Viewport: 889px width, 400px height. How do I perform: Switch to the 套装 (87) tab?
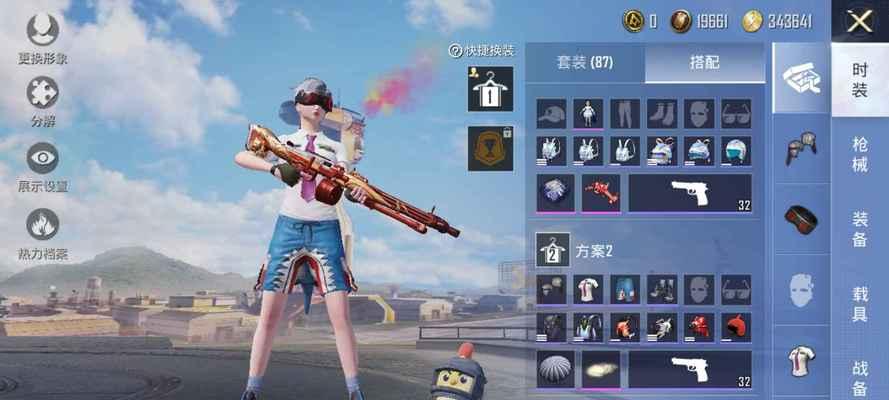pyautogui.click(x=585, y=62)
